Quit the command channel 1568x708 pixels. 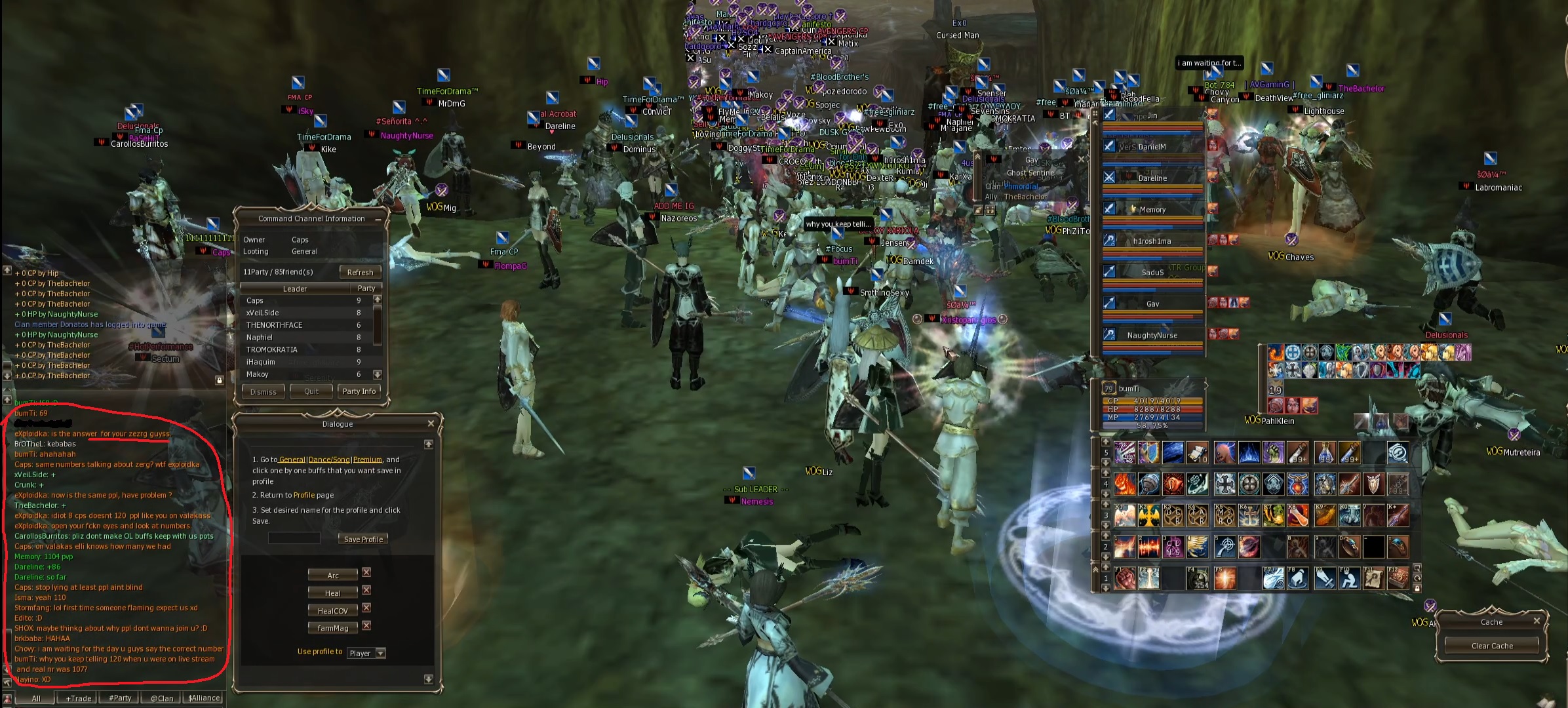pos(311,391)
